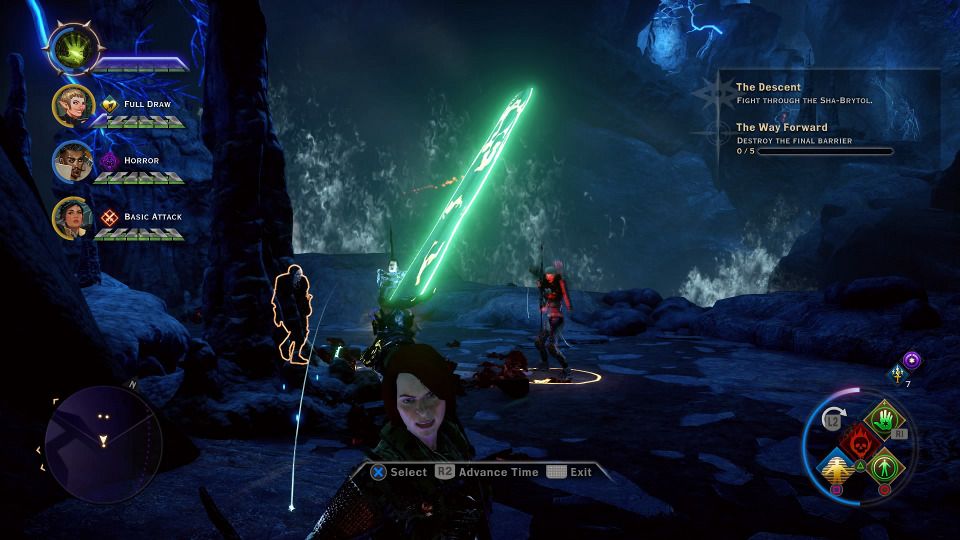Pick the dark-haired woman party portrait
960x540 pixels.
point(74,216)
